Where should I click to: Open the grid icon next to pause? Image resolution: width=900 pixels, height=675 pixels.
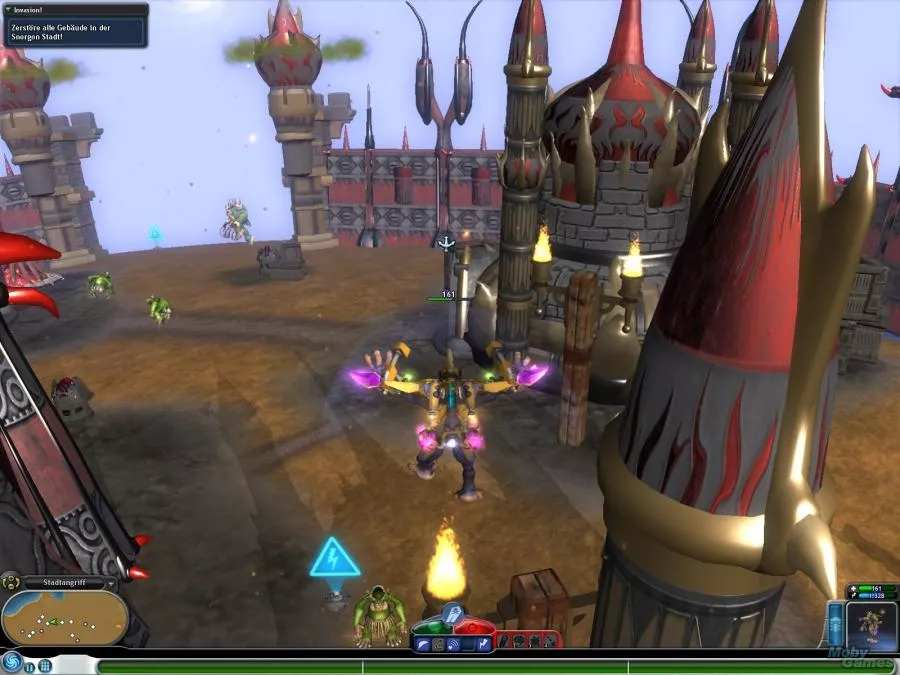(45, 665)
